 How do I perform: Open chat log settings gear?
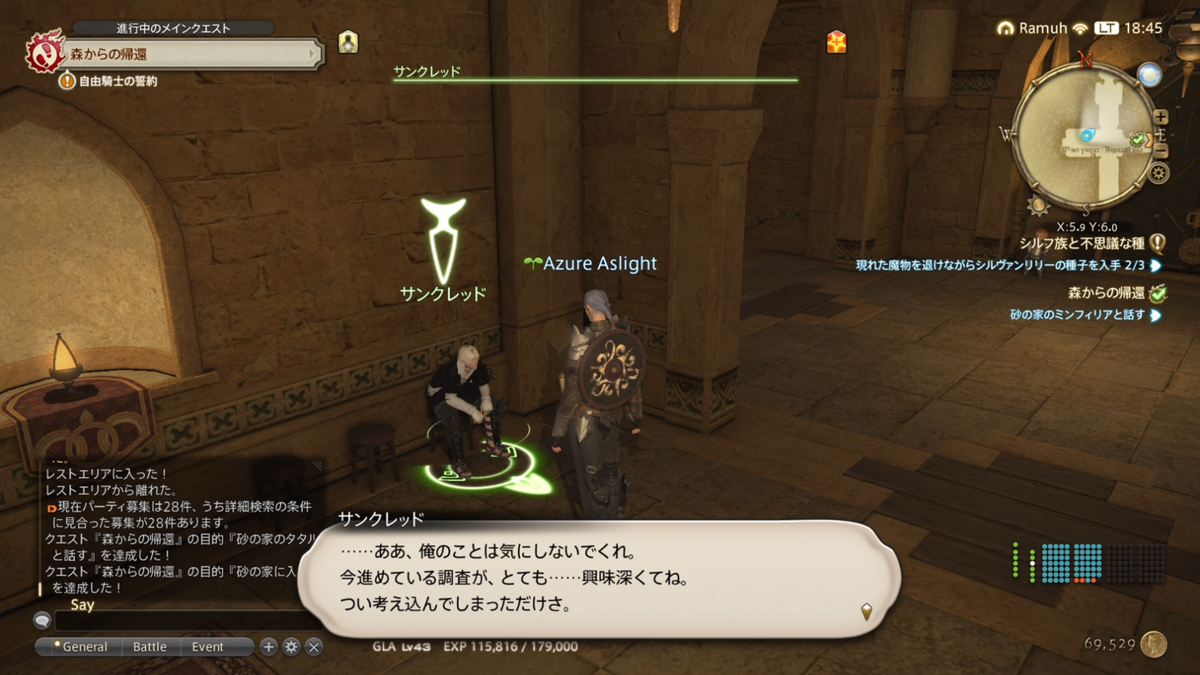pos(291,647)
